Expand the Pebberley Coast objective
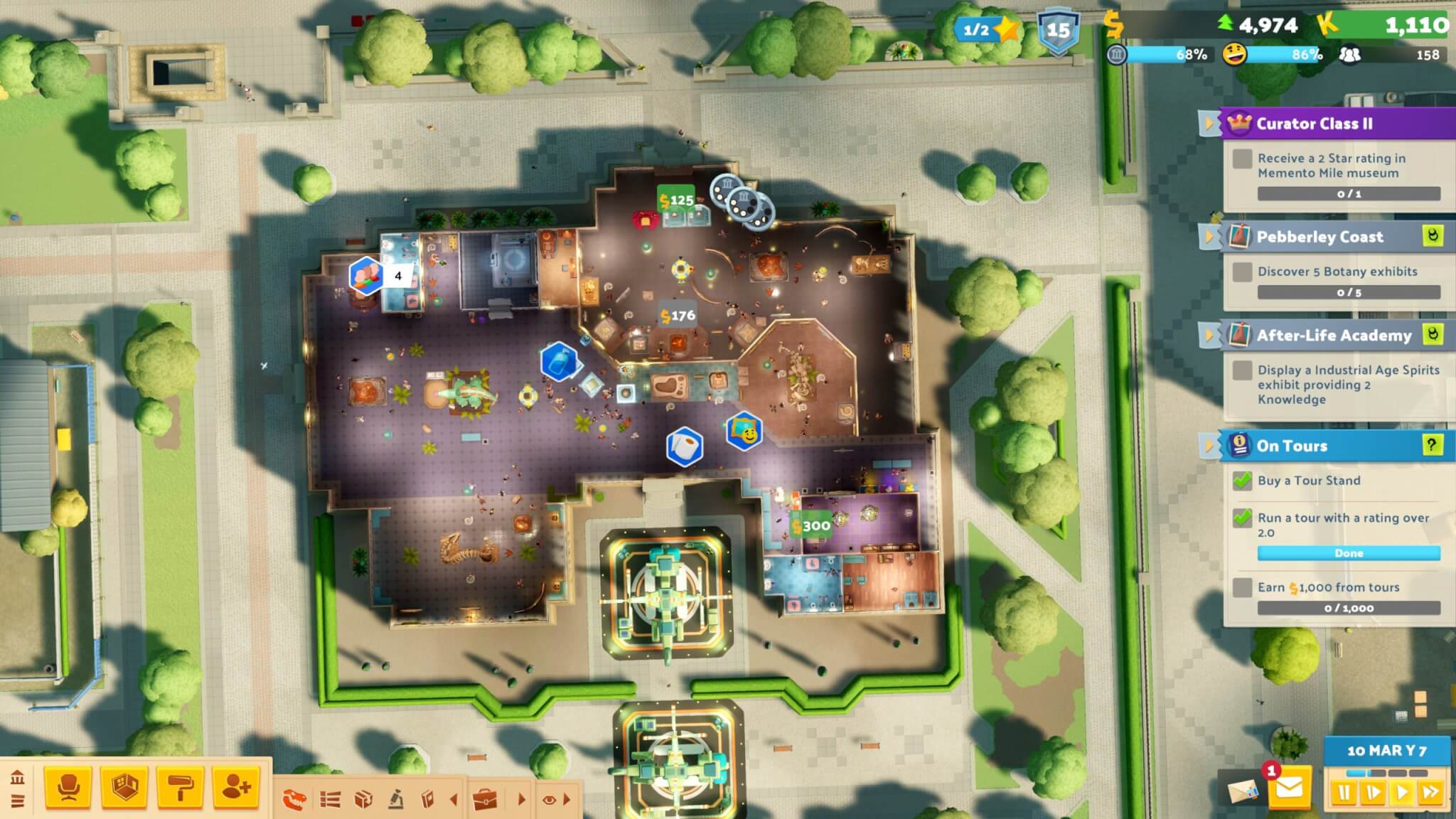This screenshot has width=1456, height=819. pos(1209,237)
